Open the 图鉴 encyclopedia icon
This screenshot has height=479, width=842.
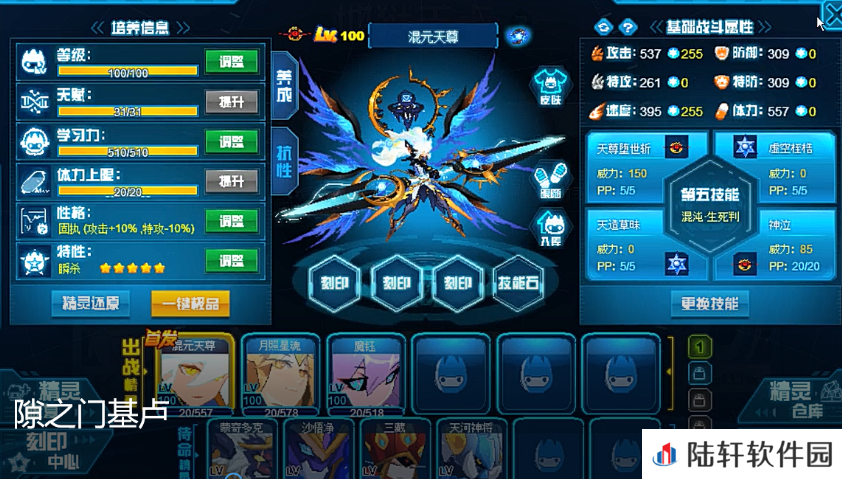549,180
